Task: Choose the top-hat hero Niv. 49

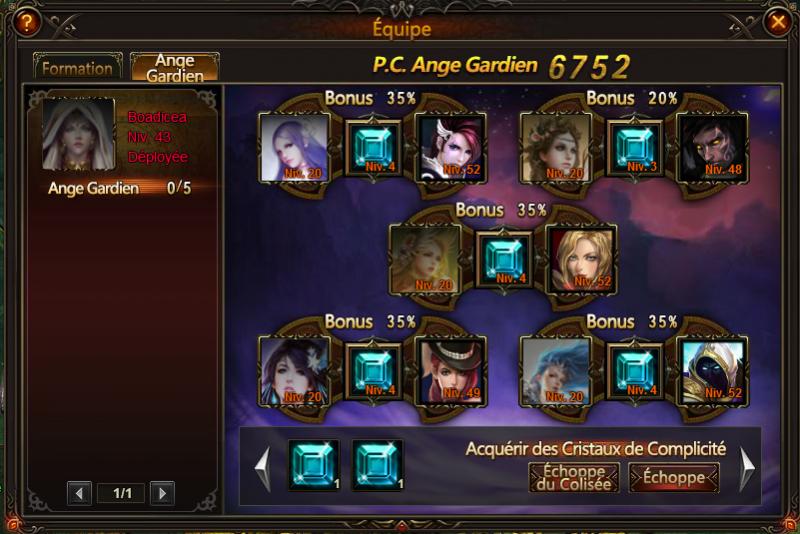Action: [x=449, y=372]
